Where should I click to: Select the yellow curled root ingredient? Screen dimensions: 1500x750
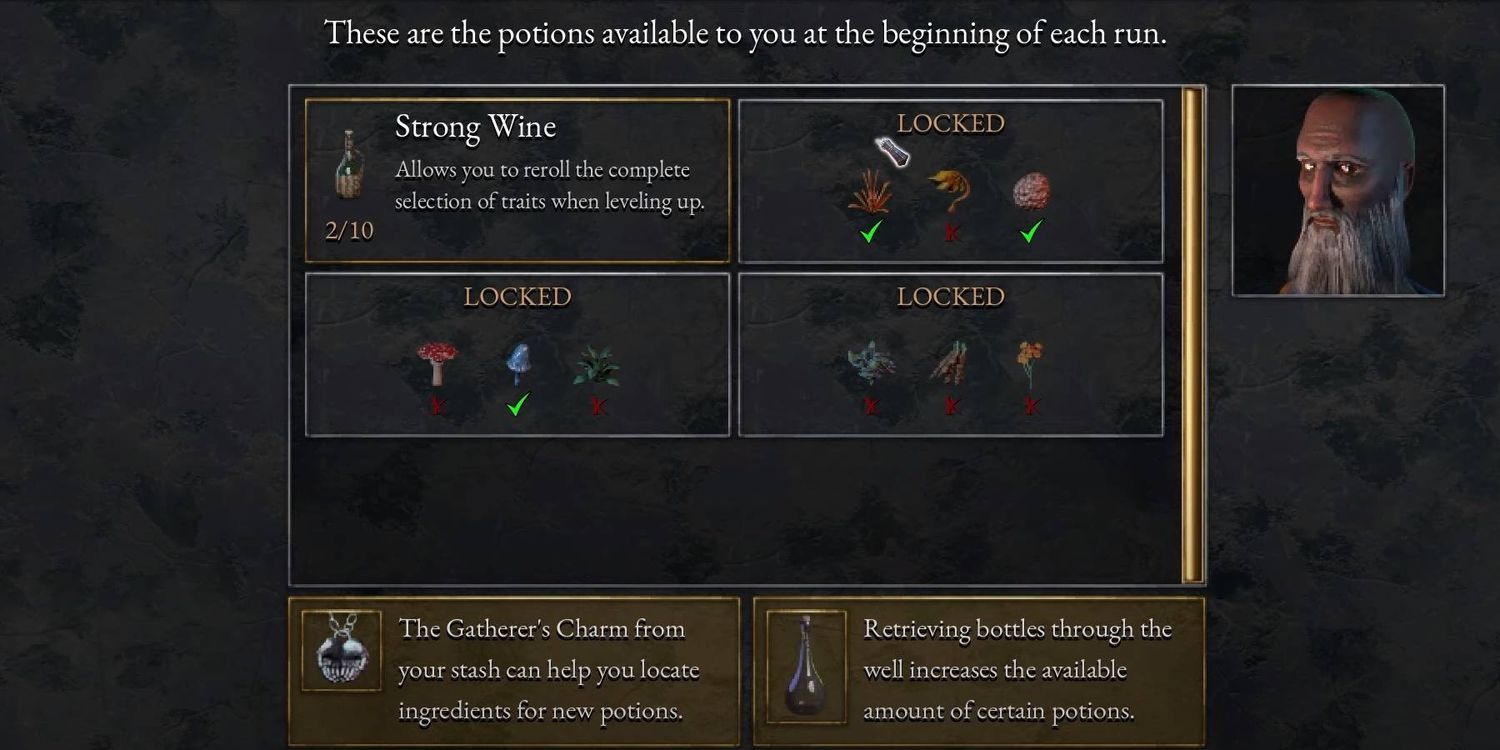pyautogui.click(x=950, y=190)
